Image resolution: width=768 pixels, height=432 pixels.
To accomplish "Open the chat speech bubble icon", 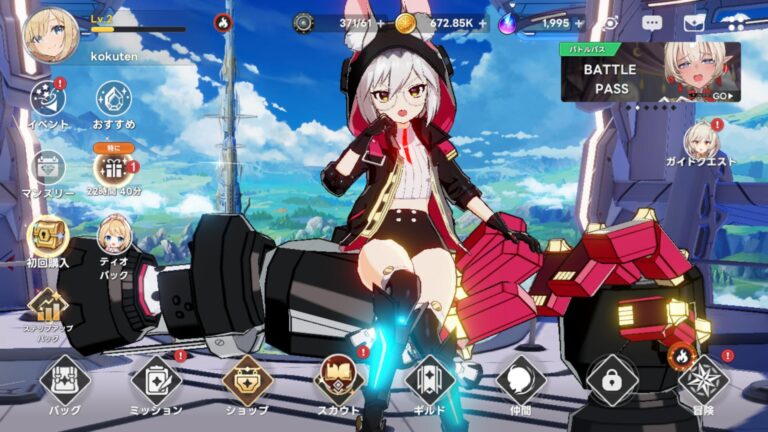I will pyautogui.click(x=652, y=22).
